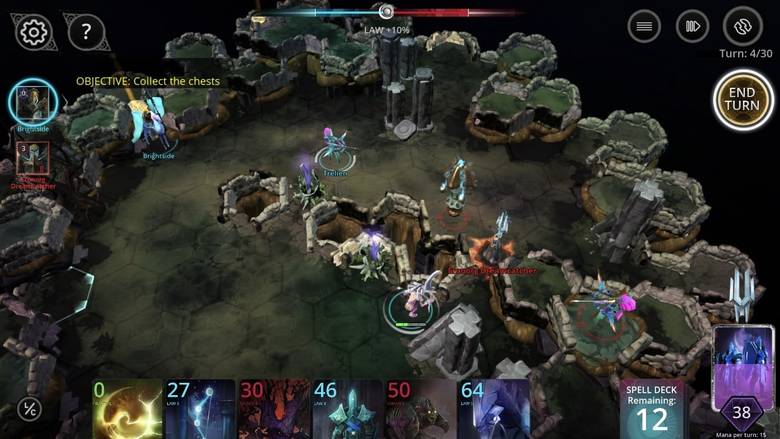The width and height of the screenshot is (780, 439).
Task: Toggle the fast-forward speed button
Action: pyautogui.click(x=692, y=26)
